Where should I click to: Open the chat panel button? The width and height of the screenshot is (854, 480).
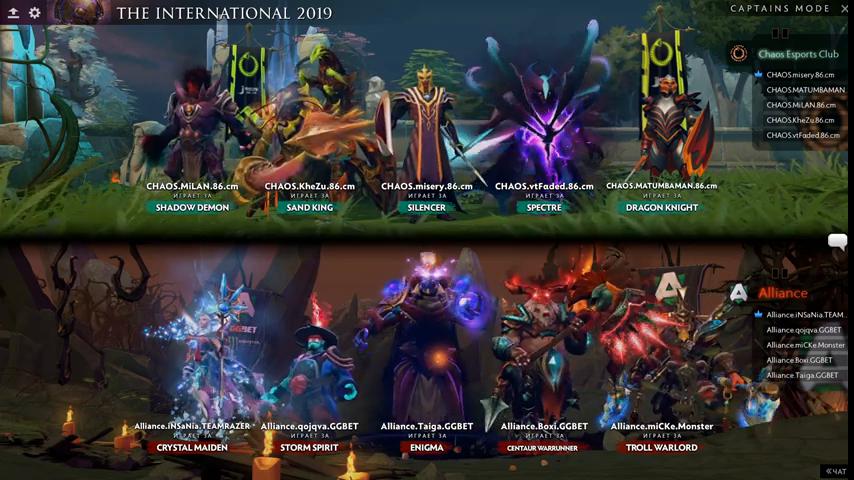click(834, 470)
